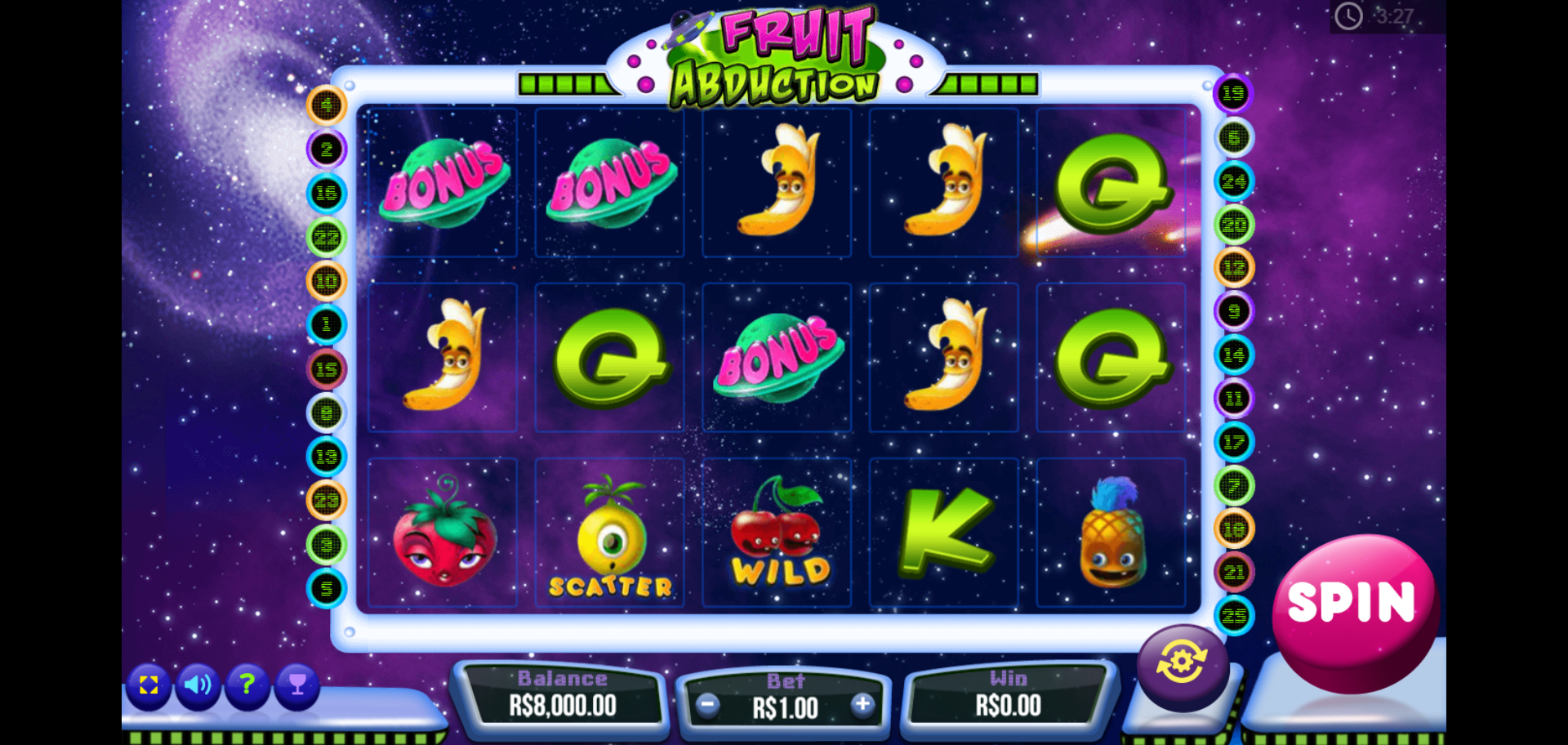Choose payline number 17 marker
This screenshot has height=745, width=1568.
pyautogui.click(x=1233, y=443)
